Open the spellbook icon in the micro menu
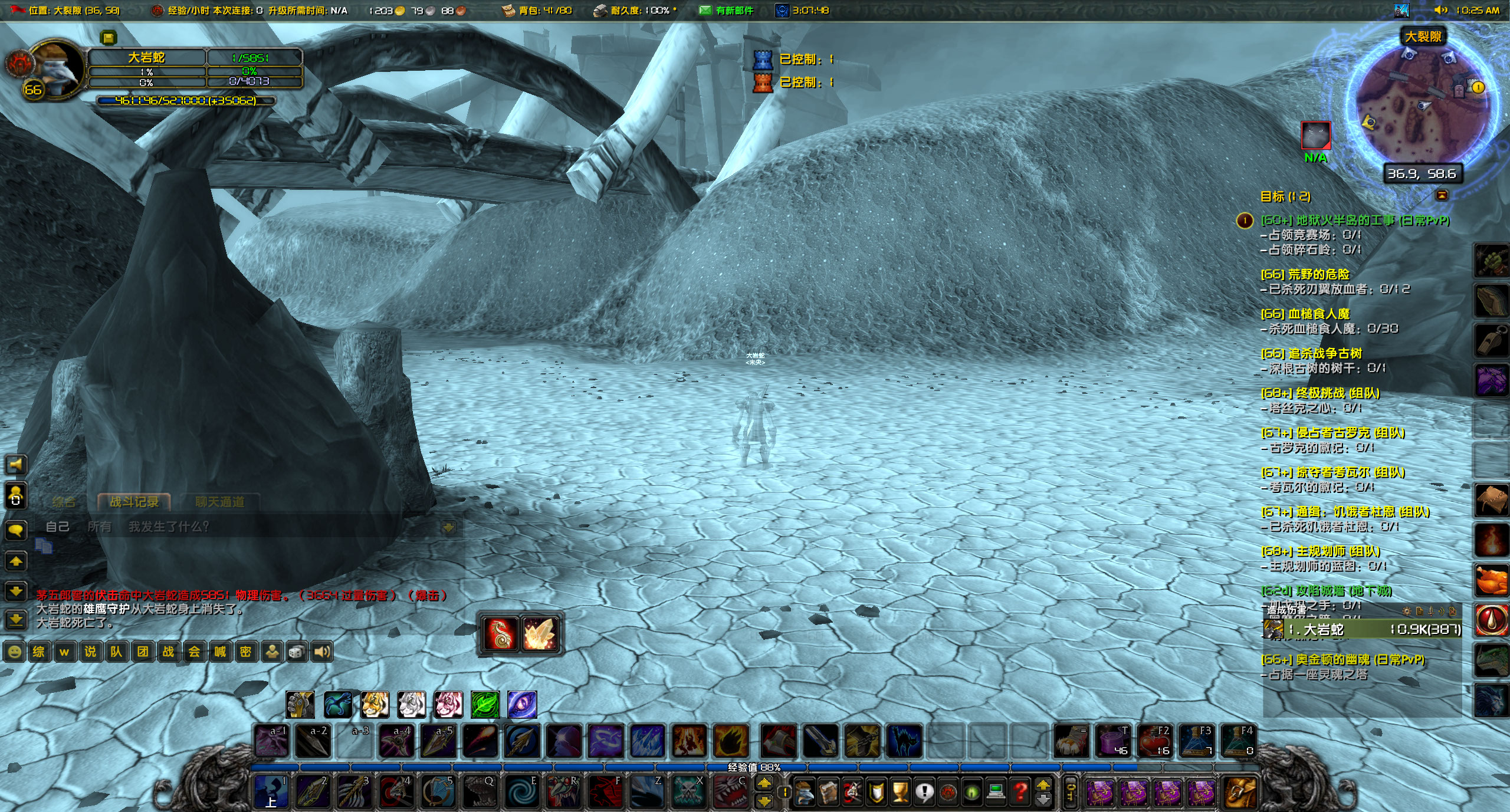The image size is (1510, 812). [828, 794]
